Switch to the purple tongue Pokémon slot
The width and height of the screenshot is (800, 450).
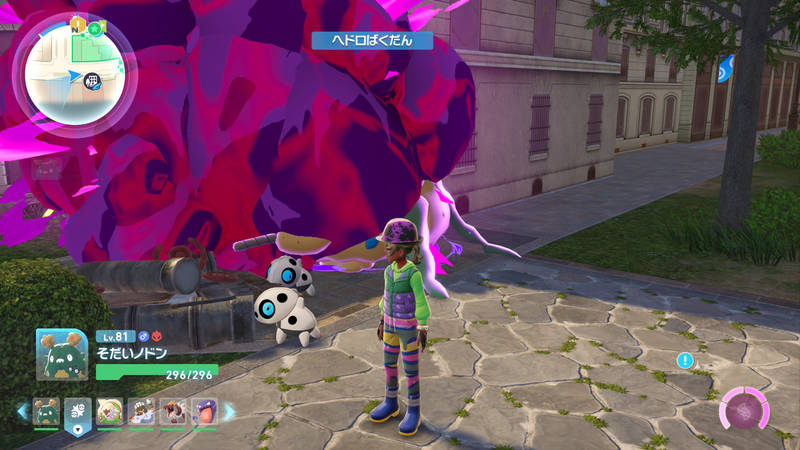click(x=204, y=411)
